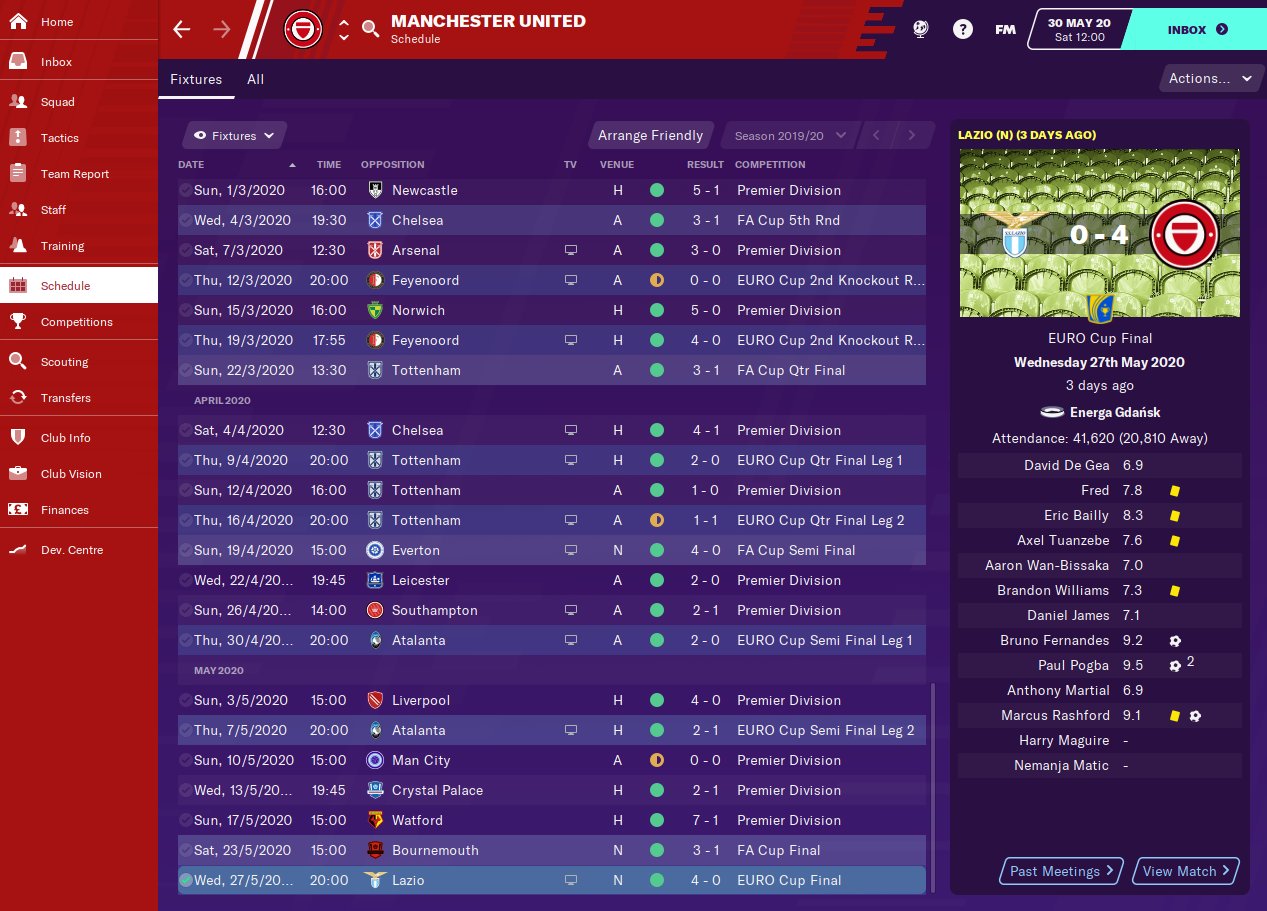
Task: Open the search magnifier icon
Action: tap(371, 29)
